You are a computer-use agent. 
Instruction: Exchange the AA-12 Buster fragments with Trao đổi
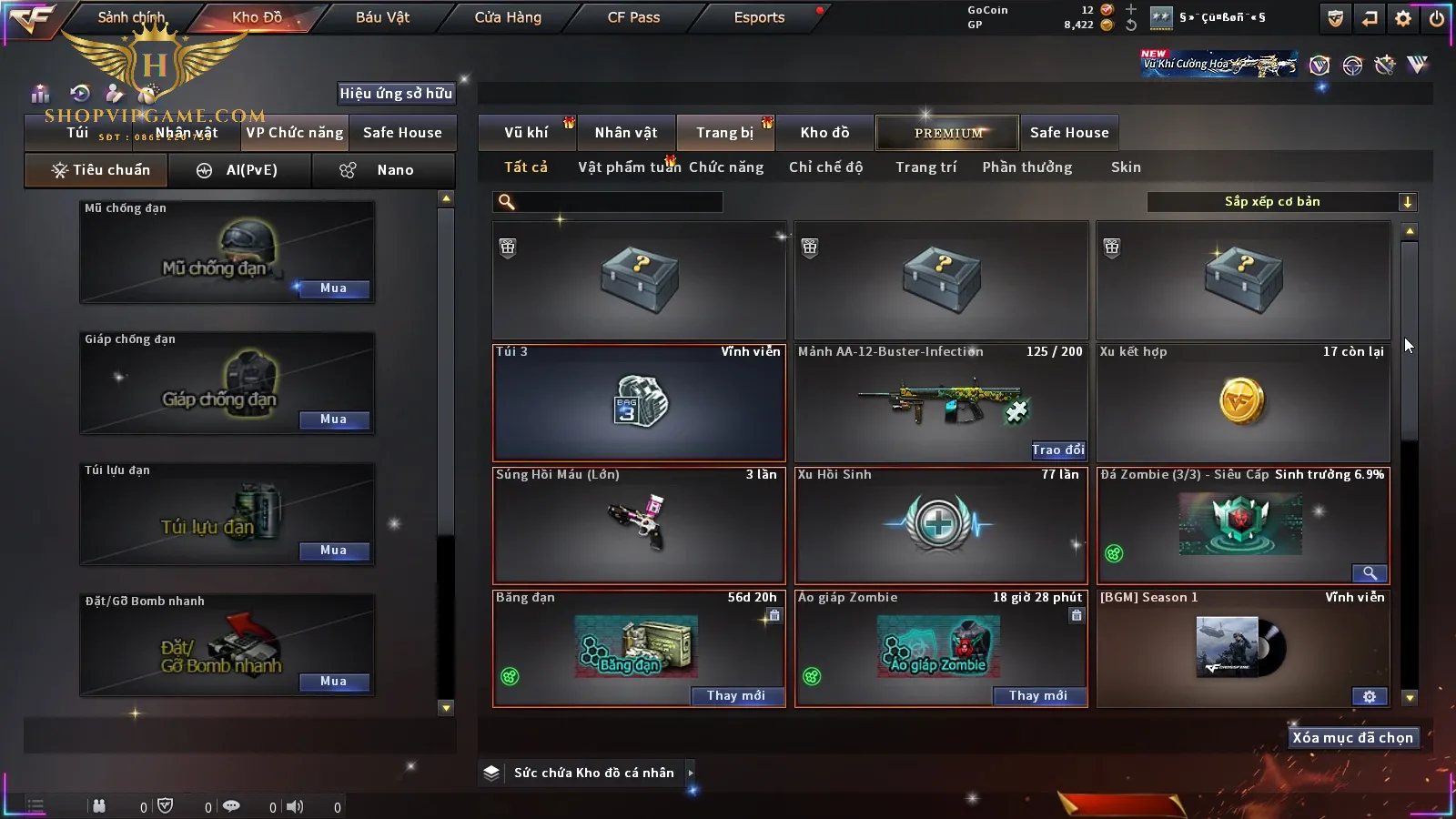[1057, 450]
